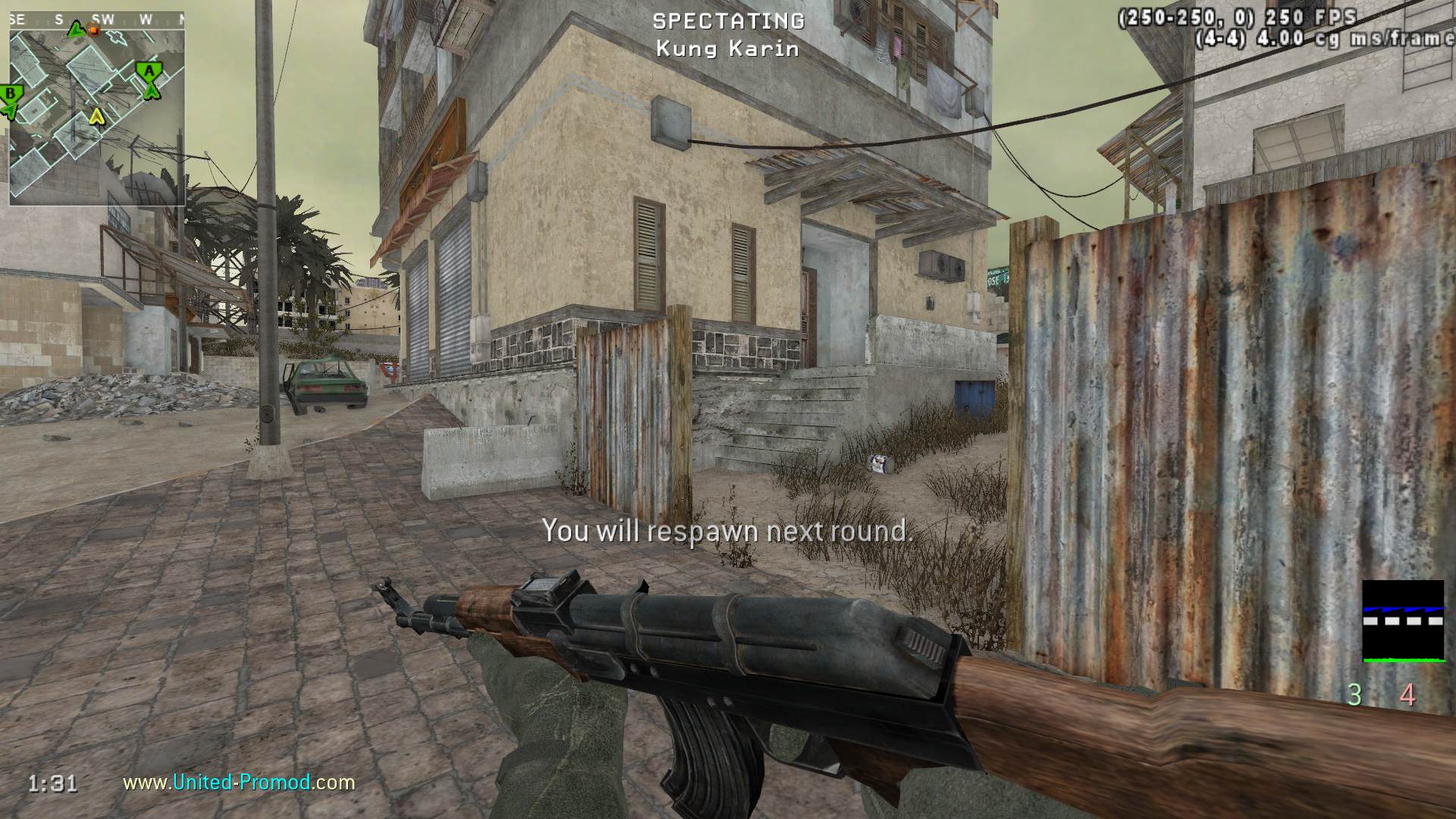The image size is (1456, 819).
Task: Click the black lagometer graph
Action: pos(1403,621)
